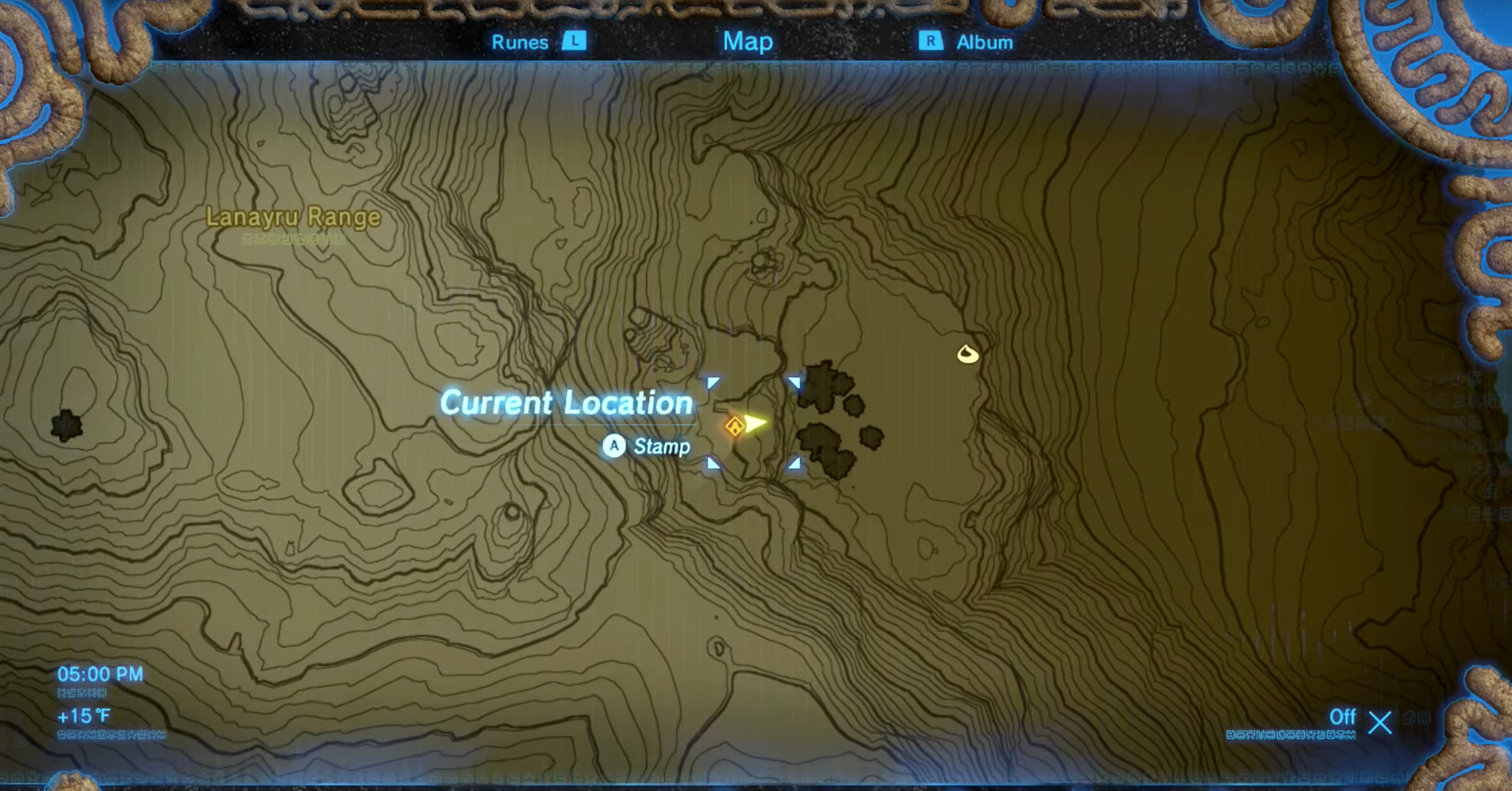Toggle the Off indicator in the bottom right
The image size is (1512, 791).
point(1343,718)
